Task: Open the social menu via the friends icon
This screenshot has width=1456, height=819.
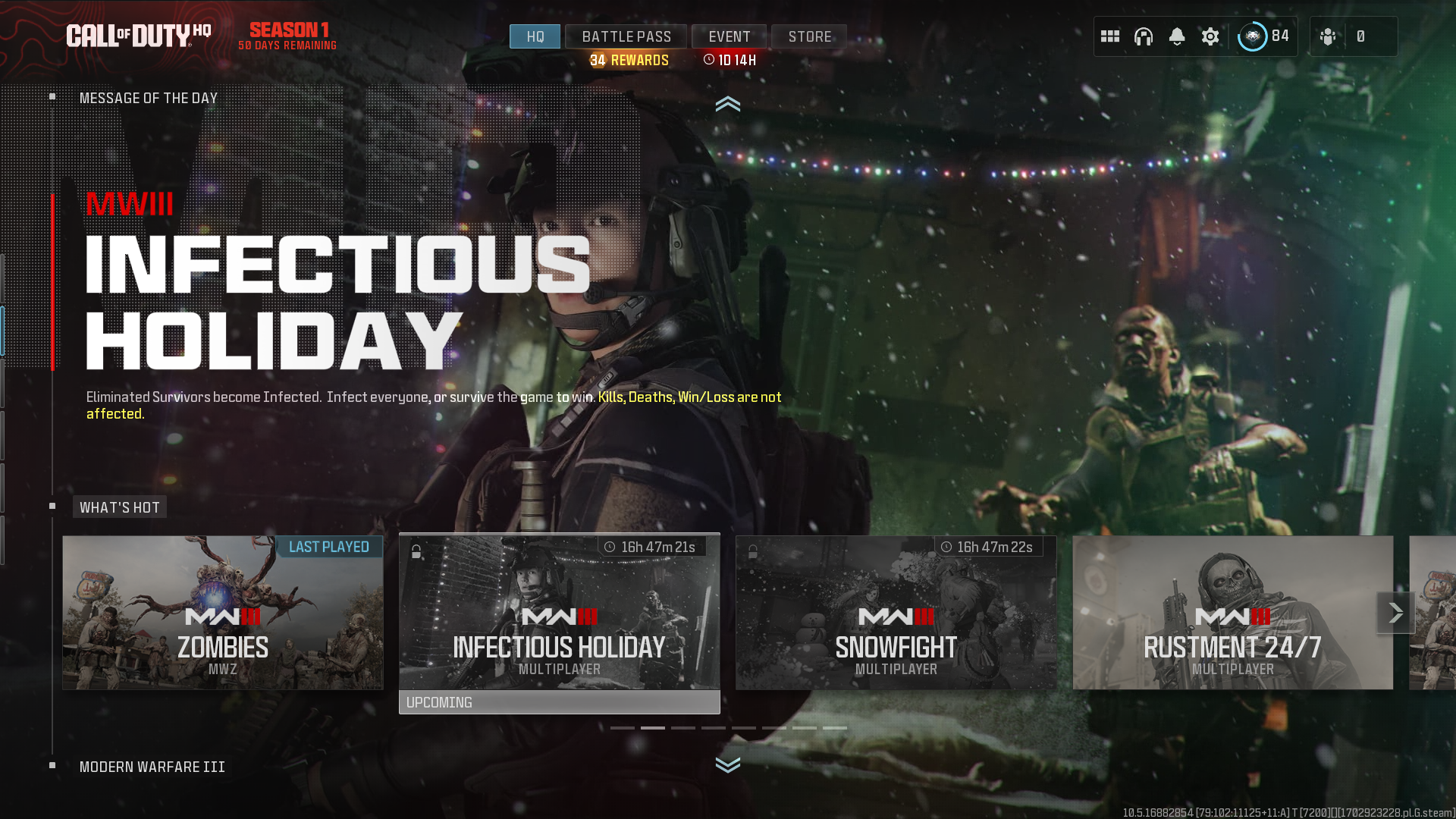Action: tap(1328, 36)
